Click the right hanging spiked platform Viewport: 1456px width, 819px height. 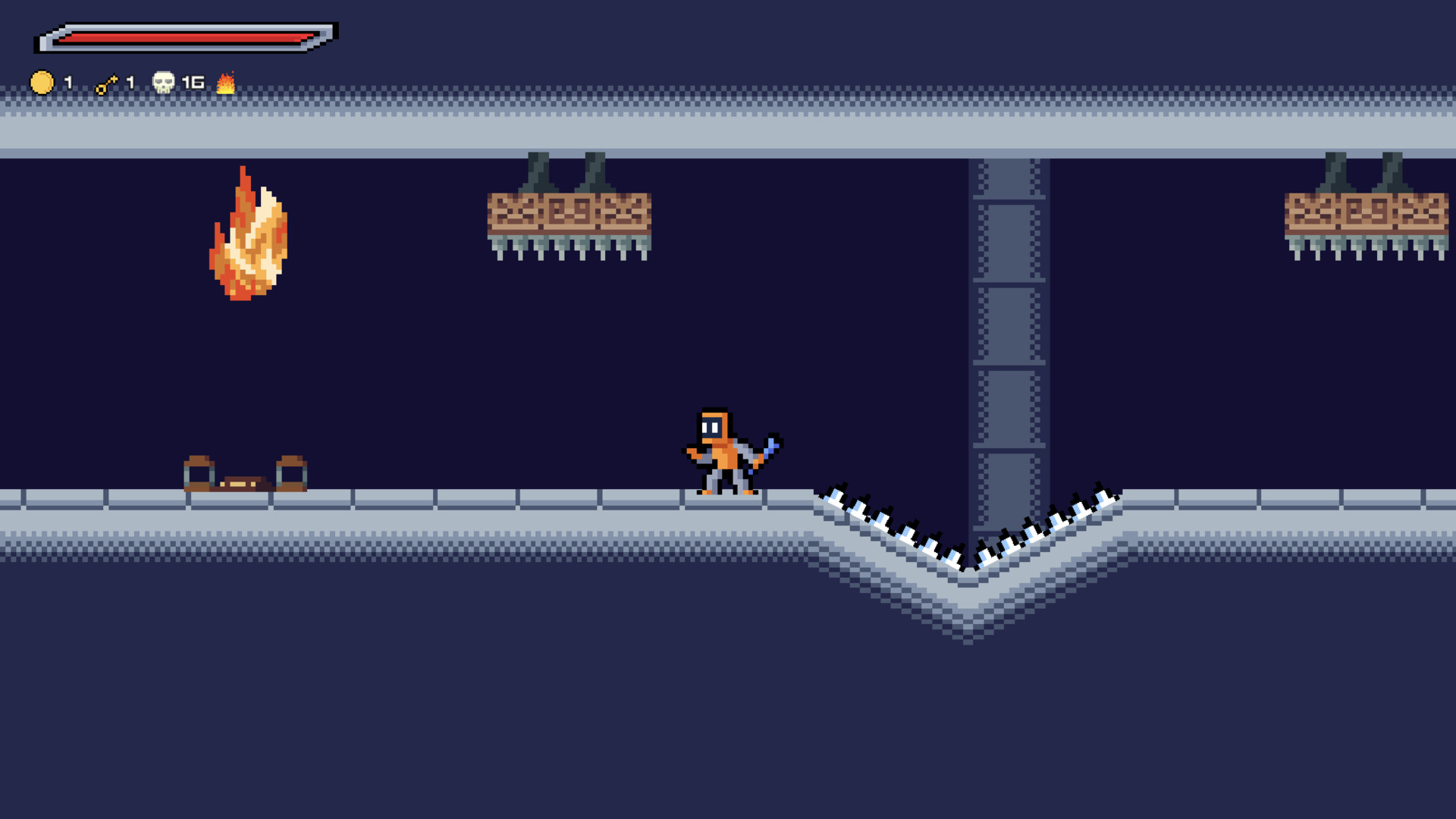coord(1365,216)
